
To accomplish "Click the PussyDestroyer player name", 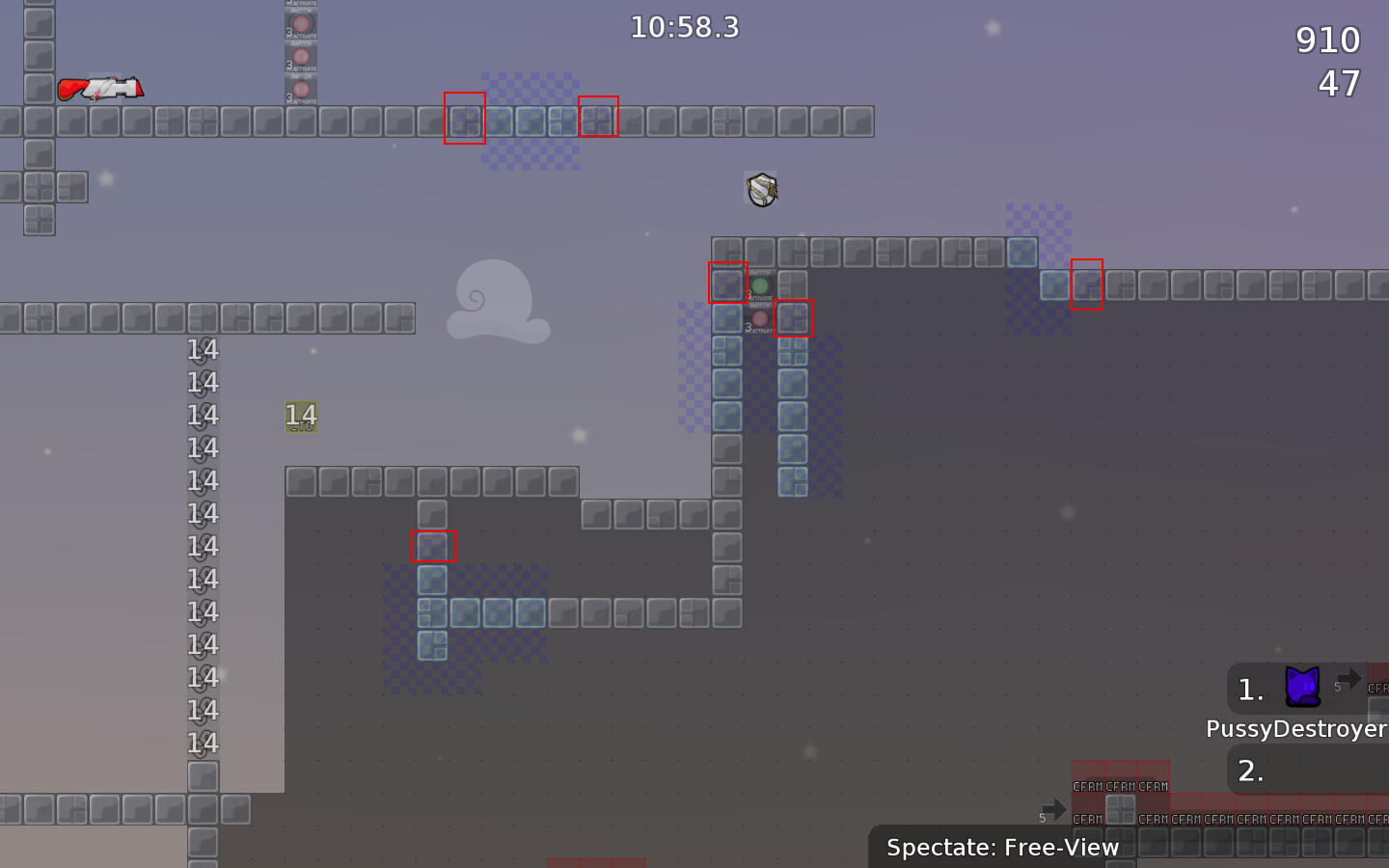I will (1296, 729).
